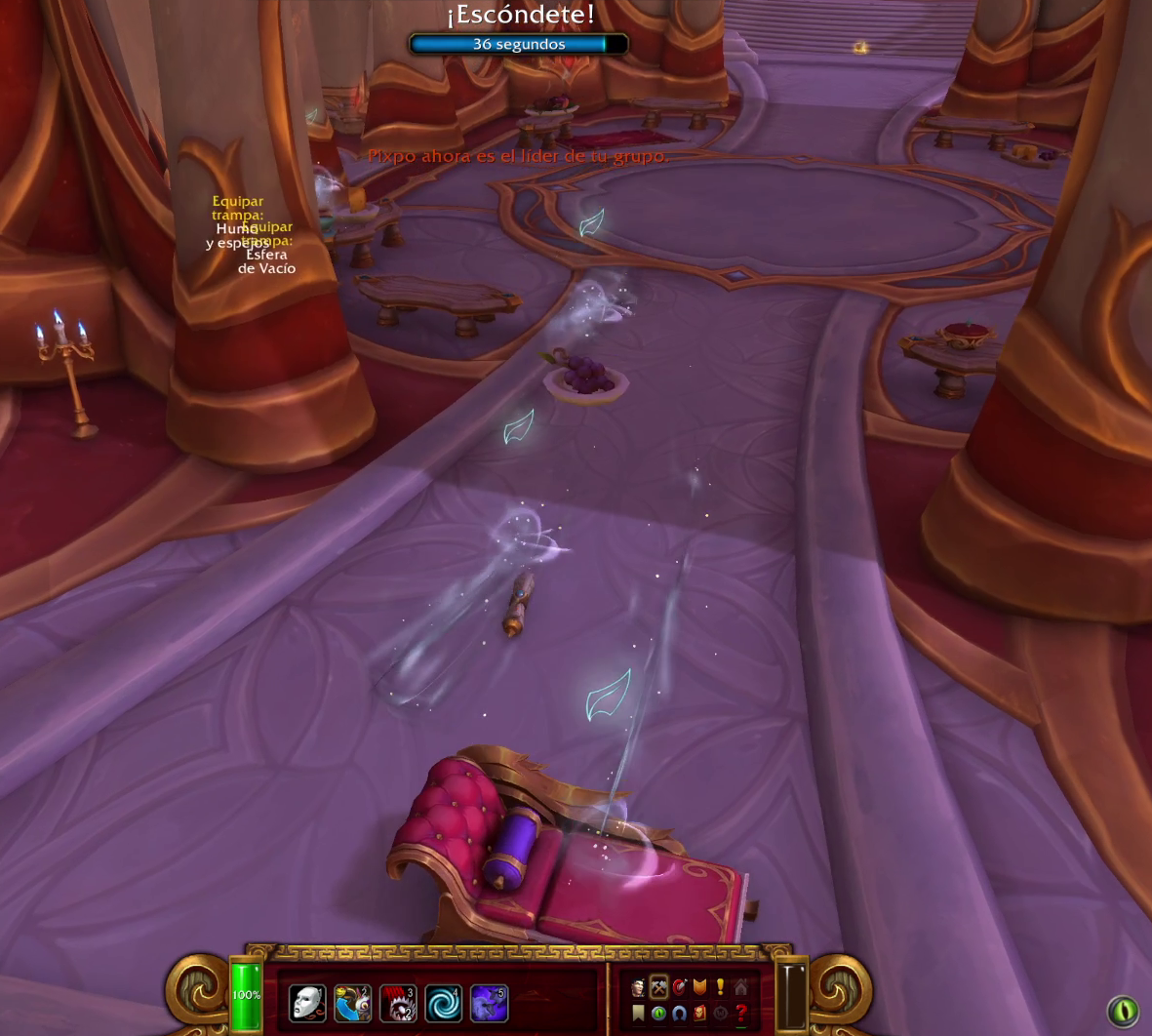Activate the white mask ability
The image size is (1152, 1036).
[x=307, y=1003]
